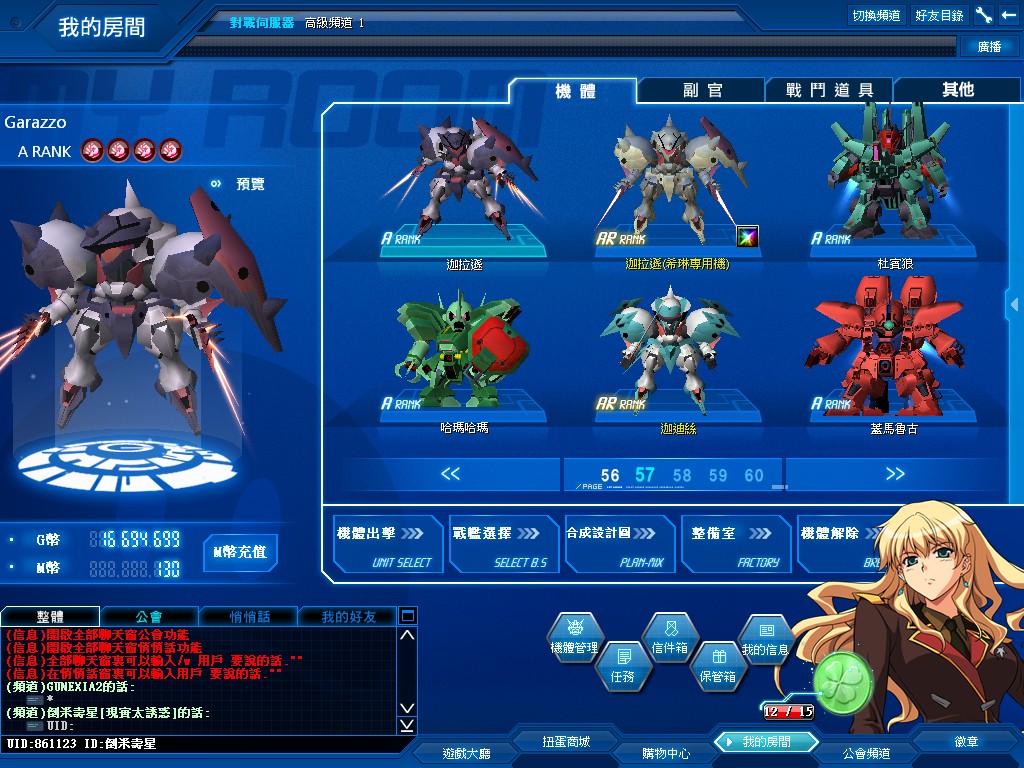
Task: Open the 信件箱 mailbox icon
Action: pyautogui.click(x=670, y=636)
